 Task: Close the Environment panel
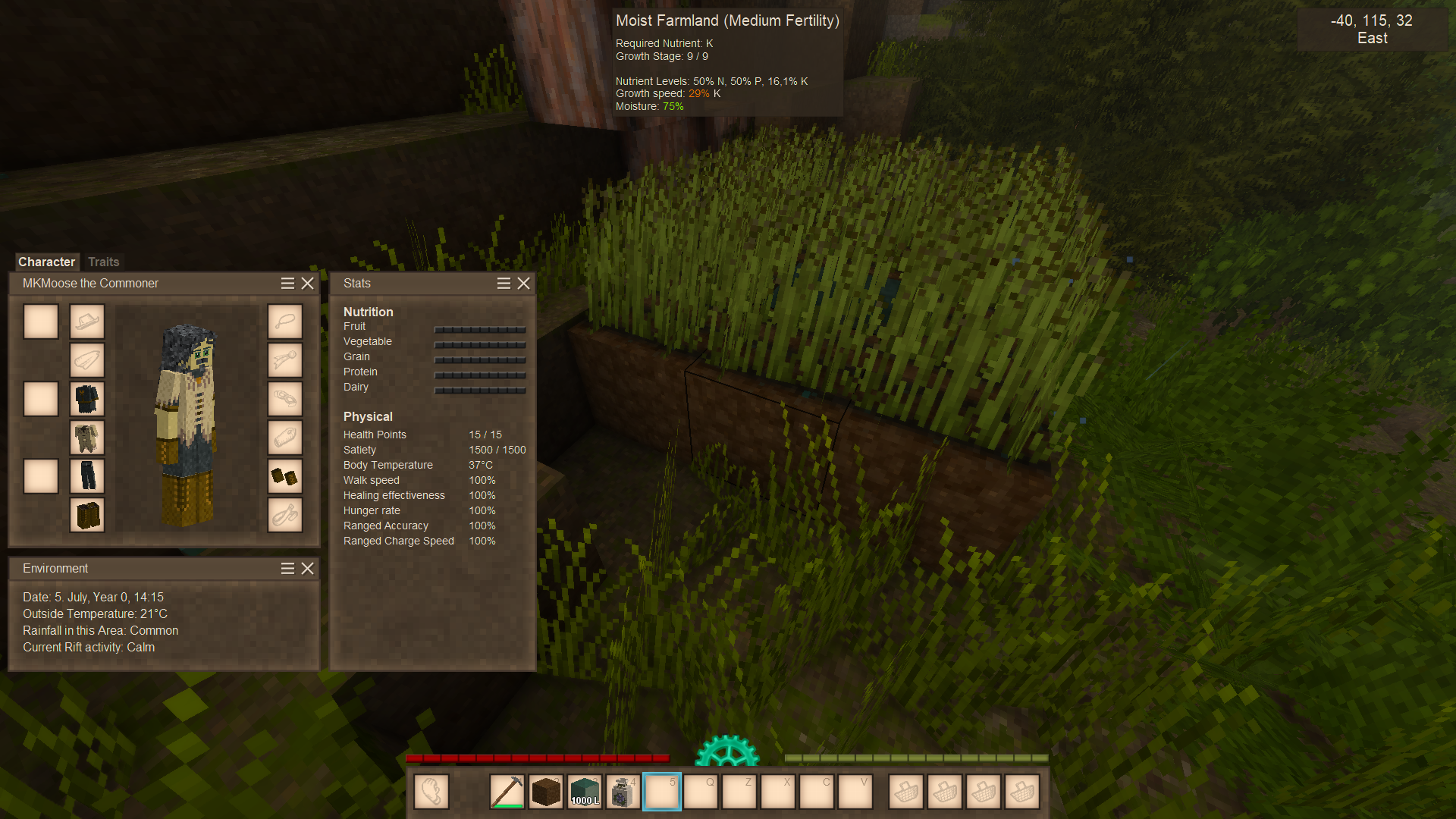pyautogui.click(x=307, y=568)
